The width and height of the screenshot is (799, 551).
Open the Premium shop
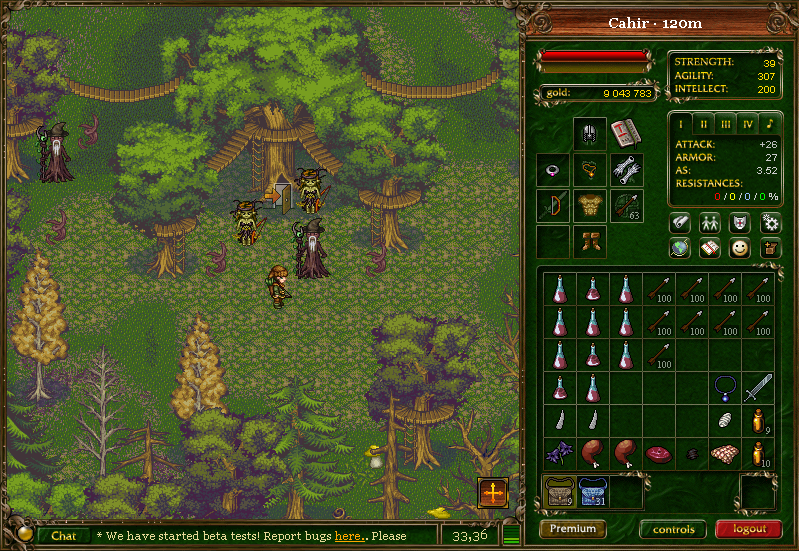click(x=572, y=529)
